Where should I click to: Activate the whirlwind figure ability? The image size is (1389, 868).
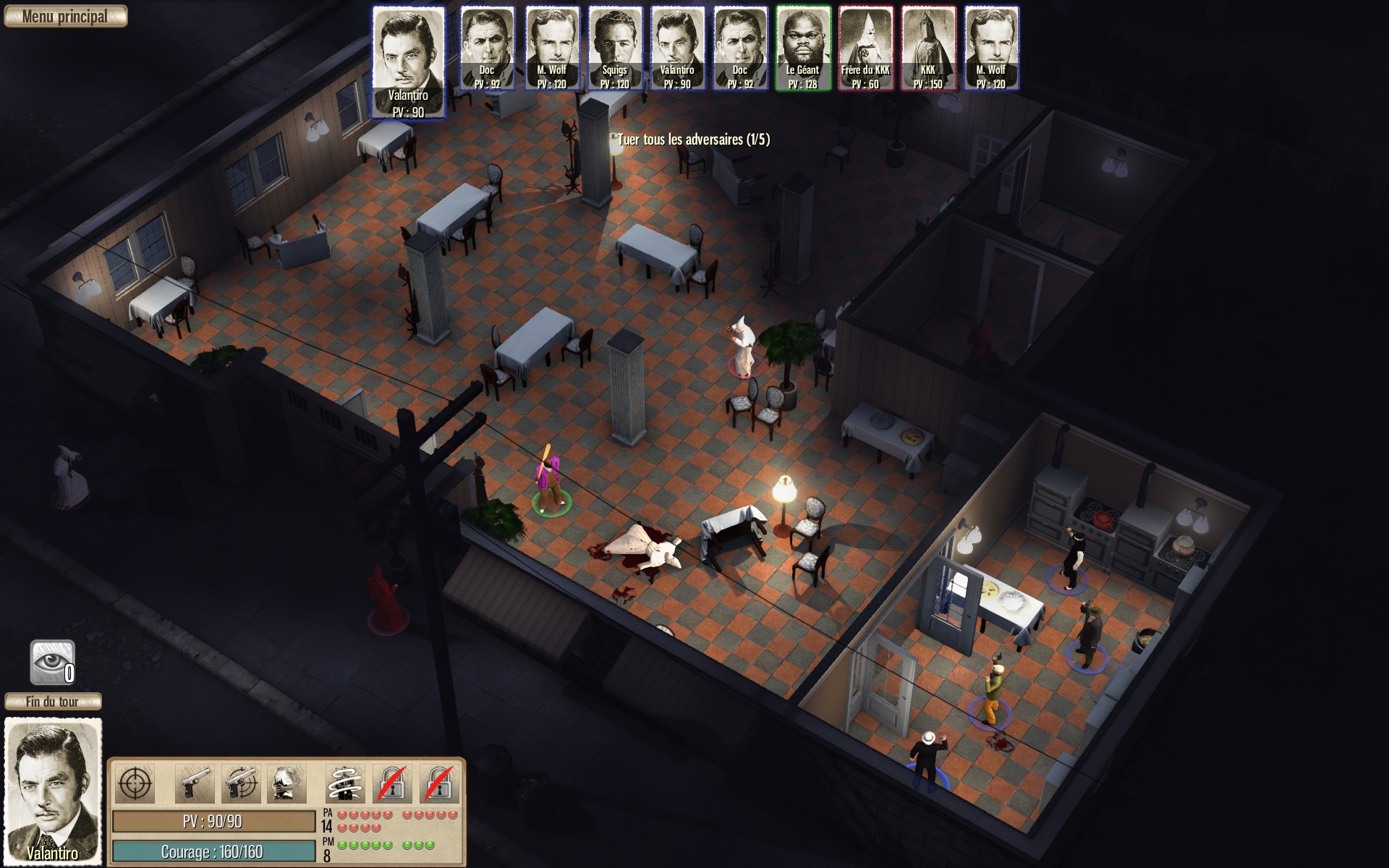coord(346,784)
